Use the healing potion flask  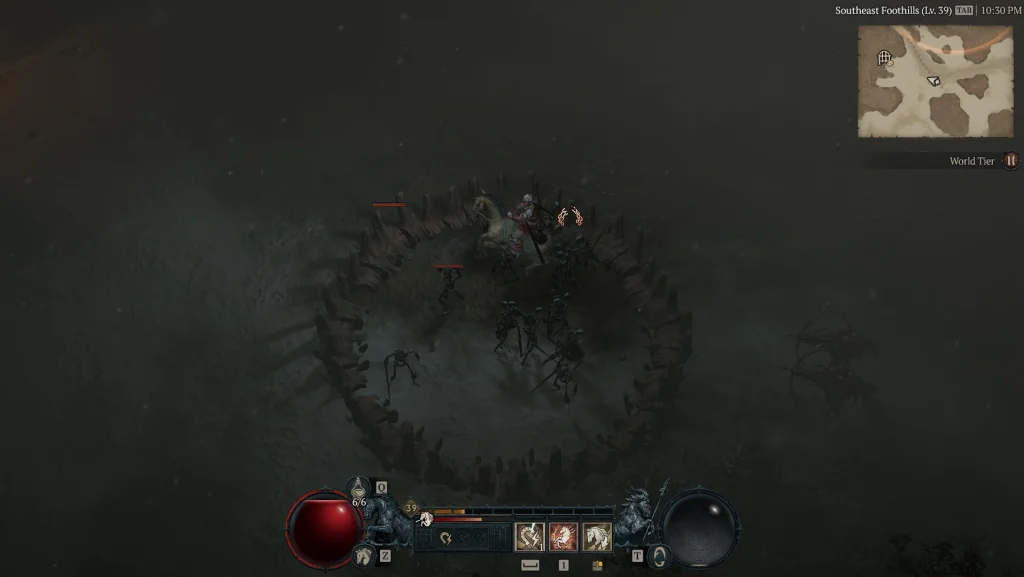click(x=359, y=489)
